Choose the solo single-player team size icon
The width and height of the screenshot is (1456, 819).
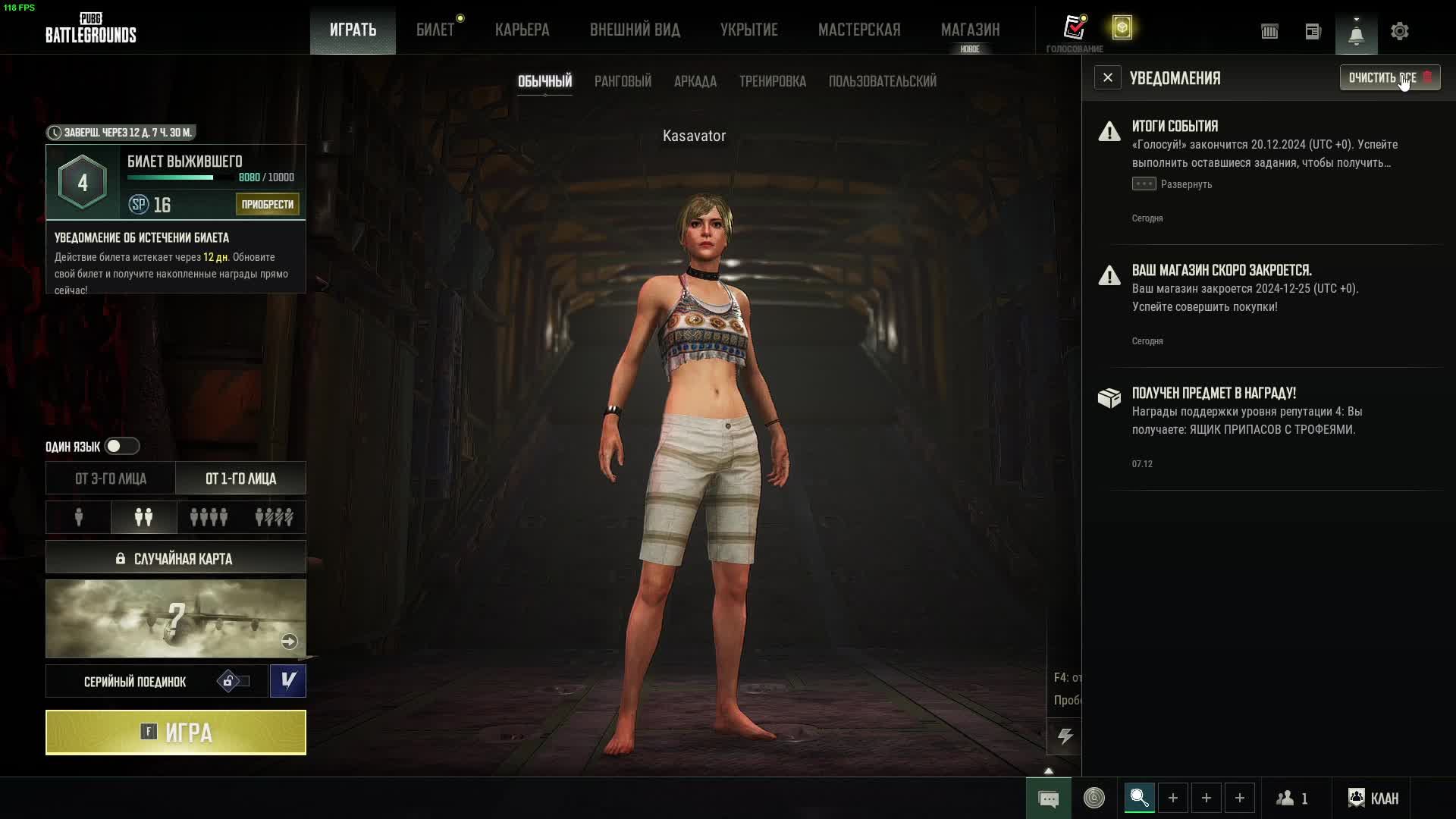pyautogui.click(x=79, y=517)
